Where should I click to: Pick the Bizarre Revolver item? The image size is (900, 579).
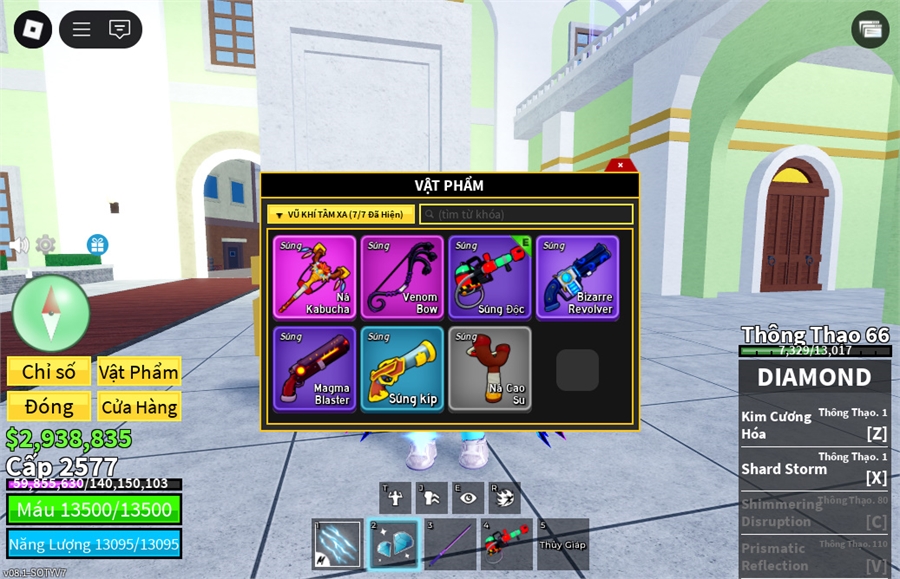[x=577, y=277]
